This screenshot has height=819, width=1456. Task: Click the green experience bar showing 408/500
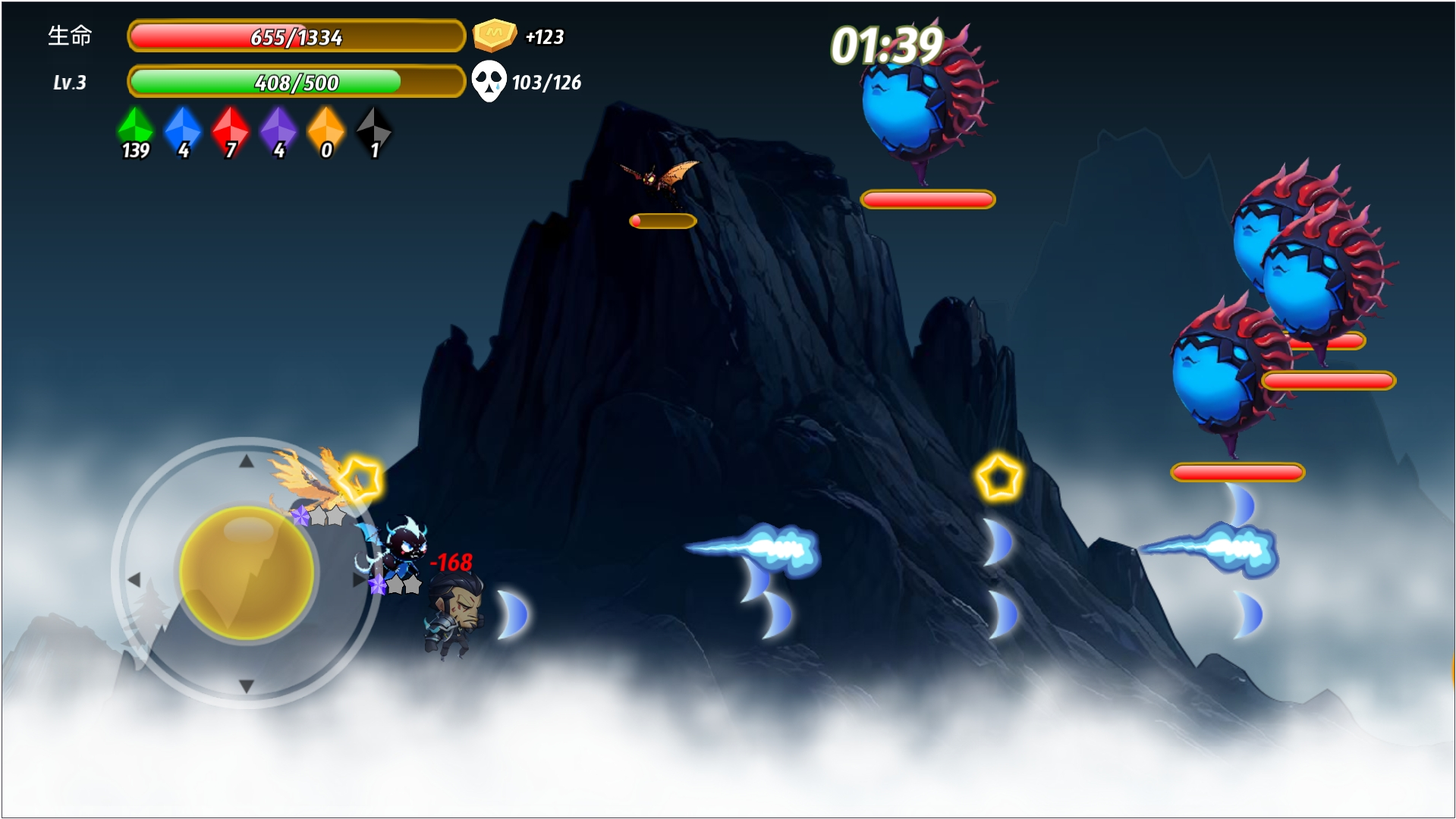pyautogui.click(x=296, y=82)
